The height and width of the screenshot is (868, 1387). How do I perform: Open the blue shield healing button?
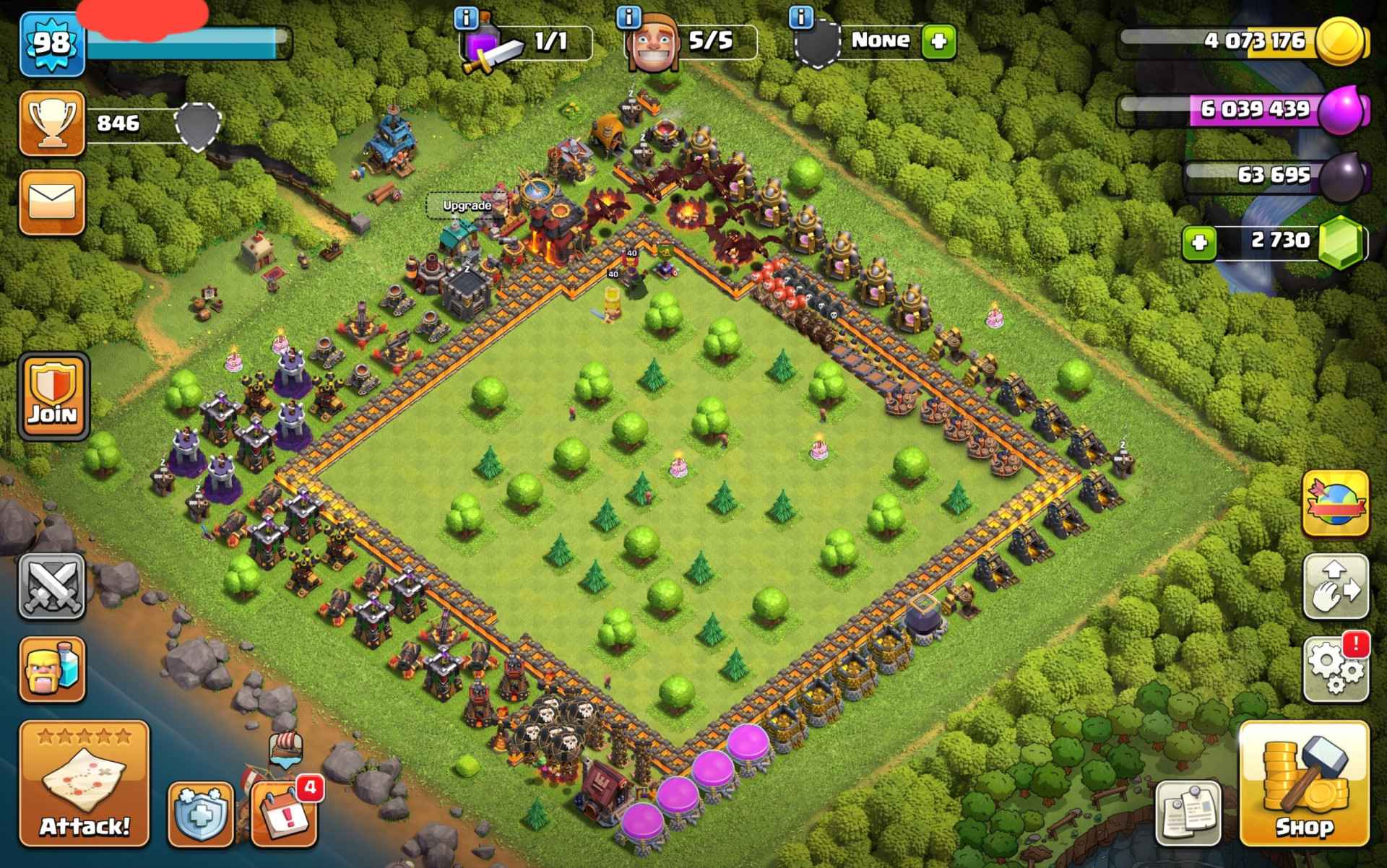200,816
